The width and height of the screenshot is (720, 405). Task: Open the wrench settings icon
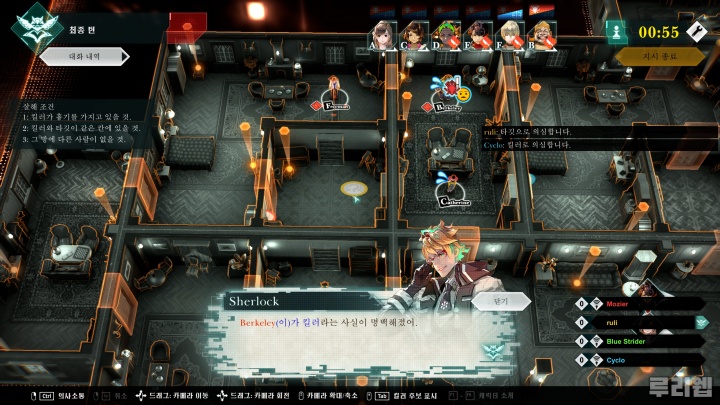692,31
